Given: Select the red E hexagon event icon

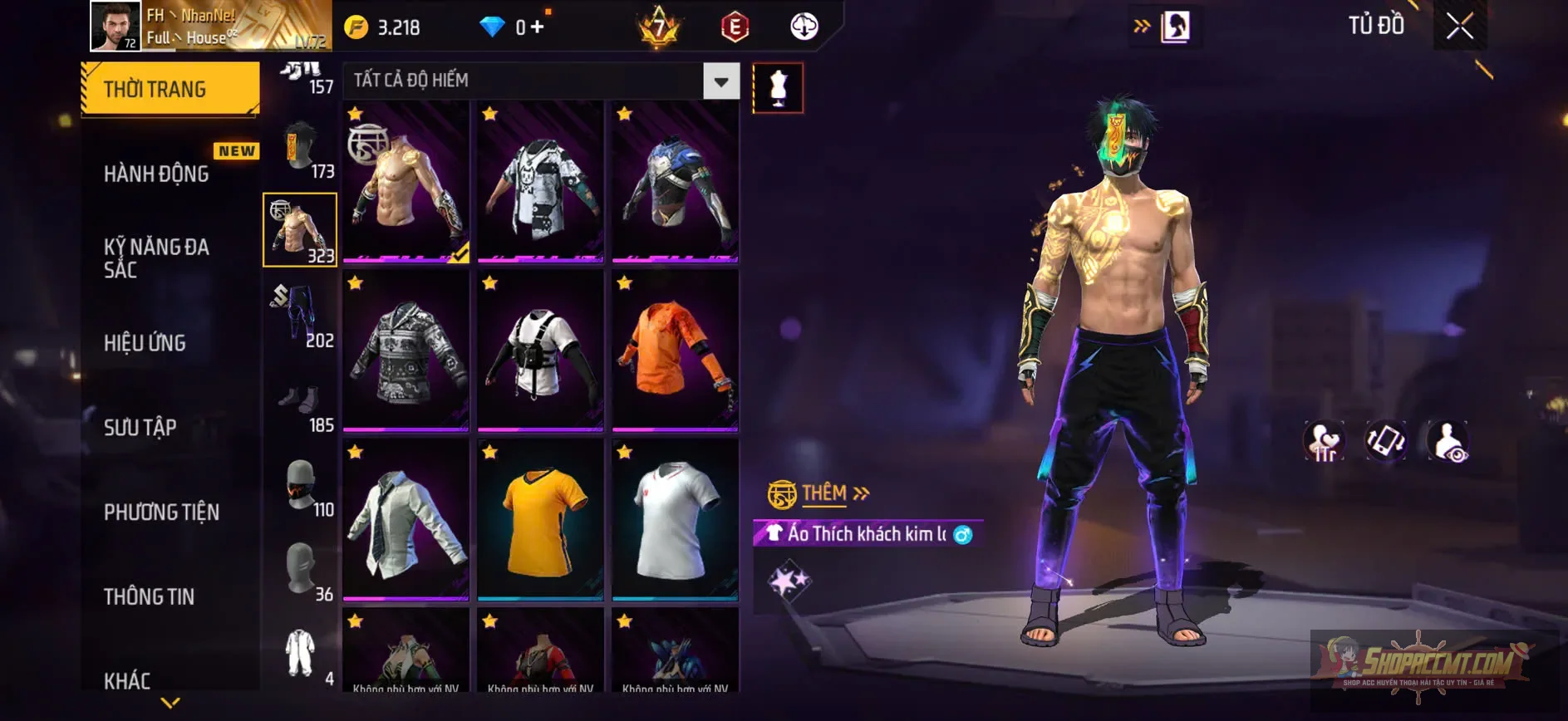Looking at the screenshot, I should tap(733, 26).
